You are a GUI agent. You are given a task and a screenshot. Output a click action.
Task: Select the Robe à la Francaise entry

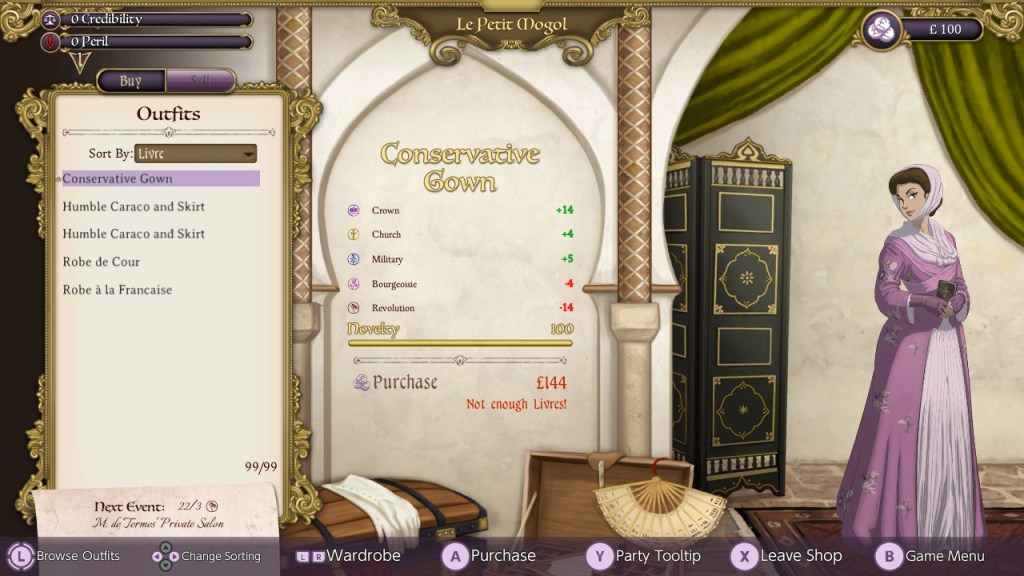[x=118, y=290]
